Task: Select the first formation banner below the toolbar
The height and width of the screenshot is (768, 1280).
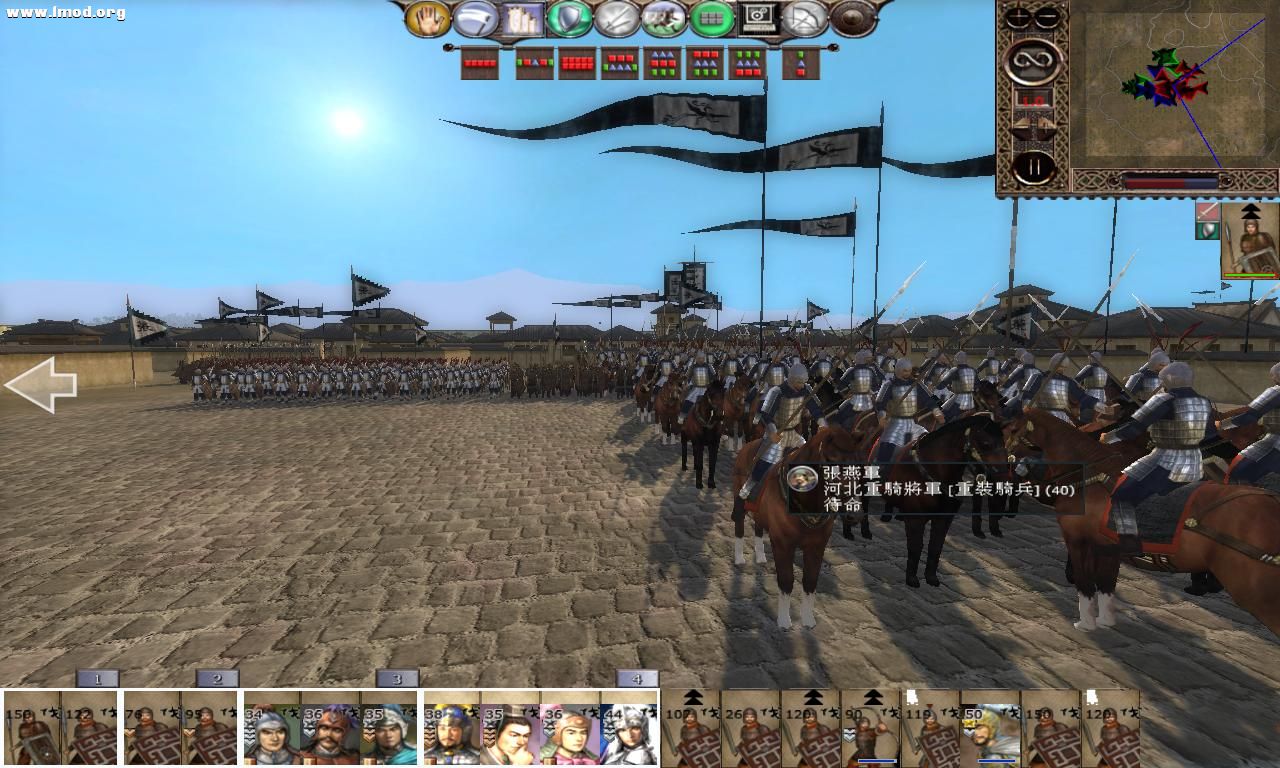Action: tap(478, 64)
